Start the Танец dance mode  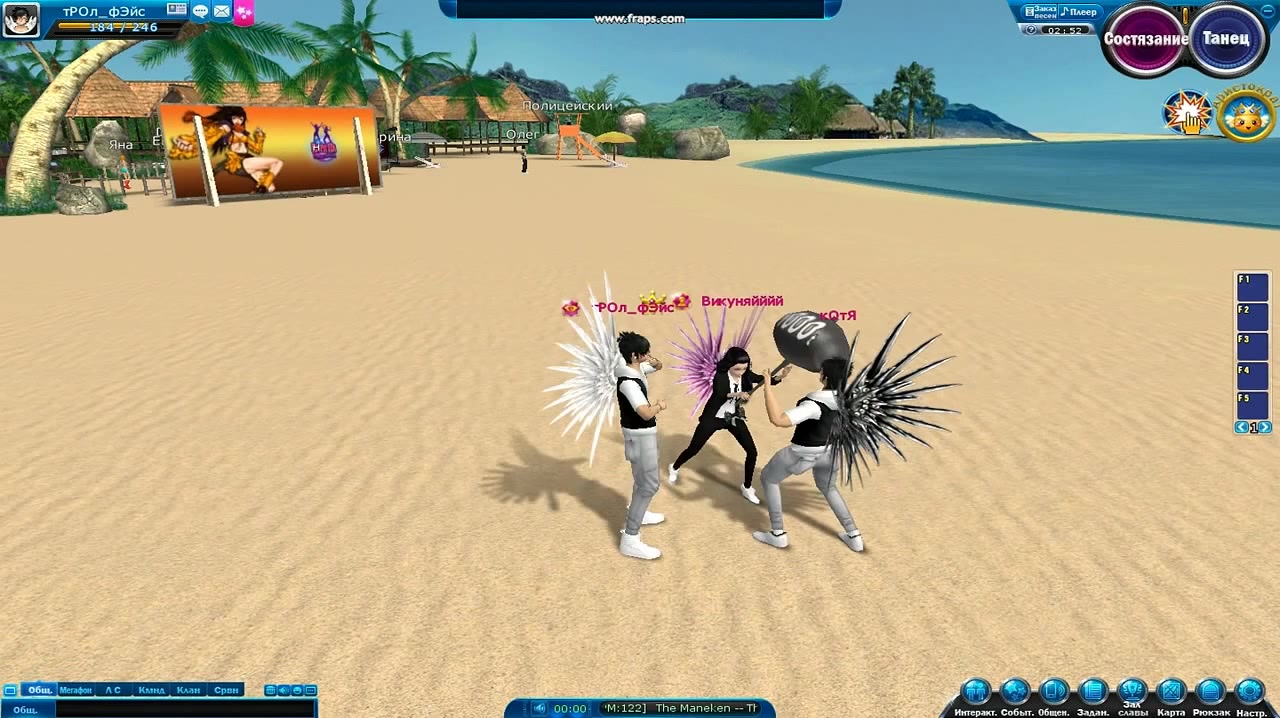click(1226, 40)
